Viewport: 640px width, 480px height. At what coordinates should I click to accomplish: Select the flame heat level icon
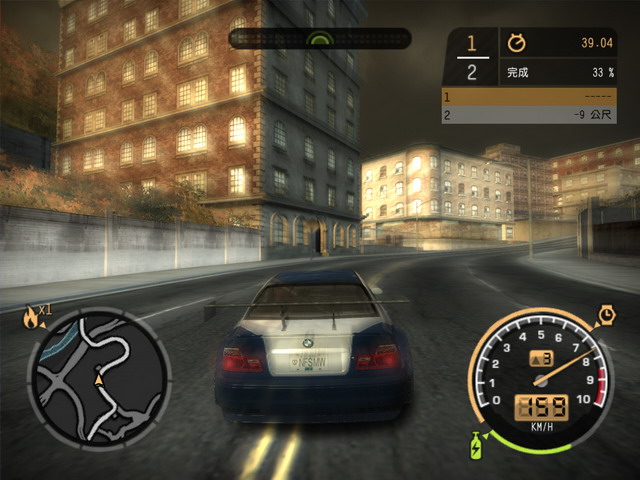point(32,318)
